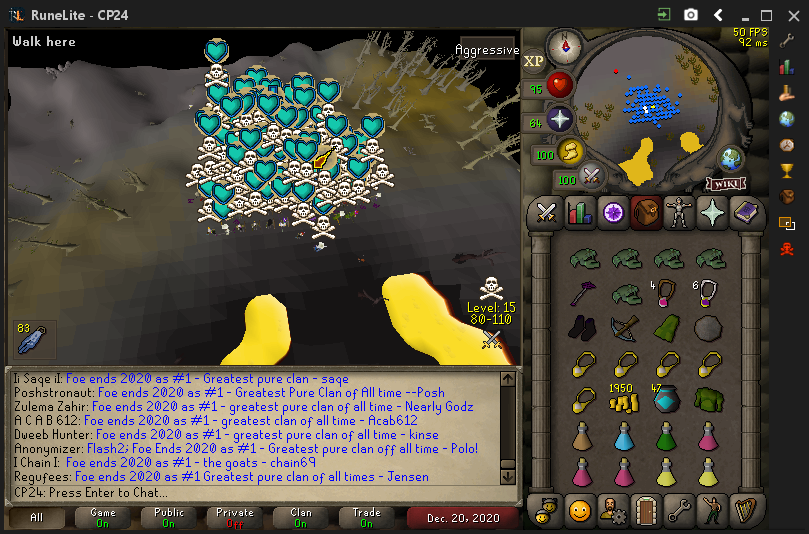Toggle the XP drops button
809x534 pixels.
(x=533, y=61)
